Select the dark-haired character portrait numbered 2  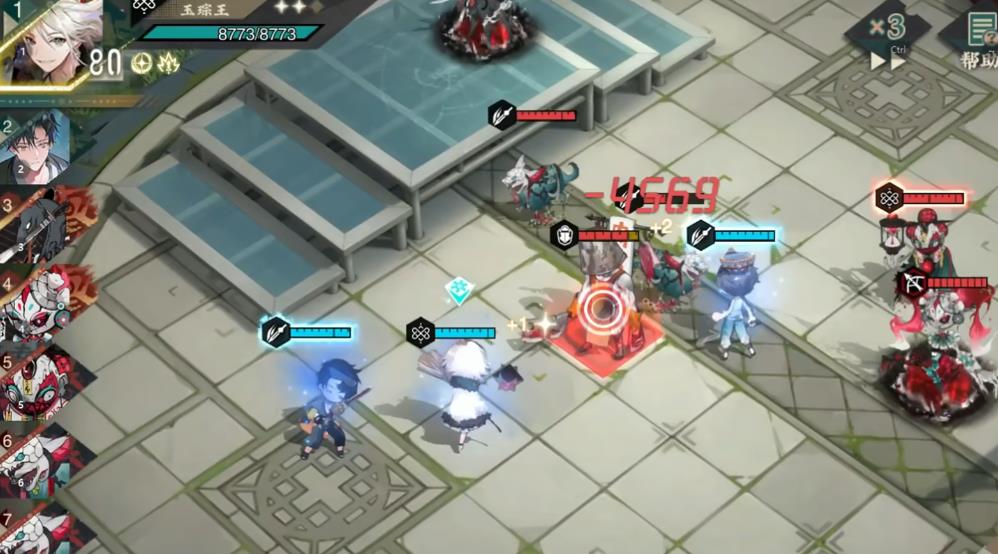[x=38, y=147]
